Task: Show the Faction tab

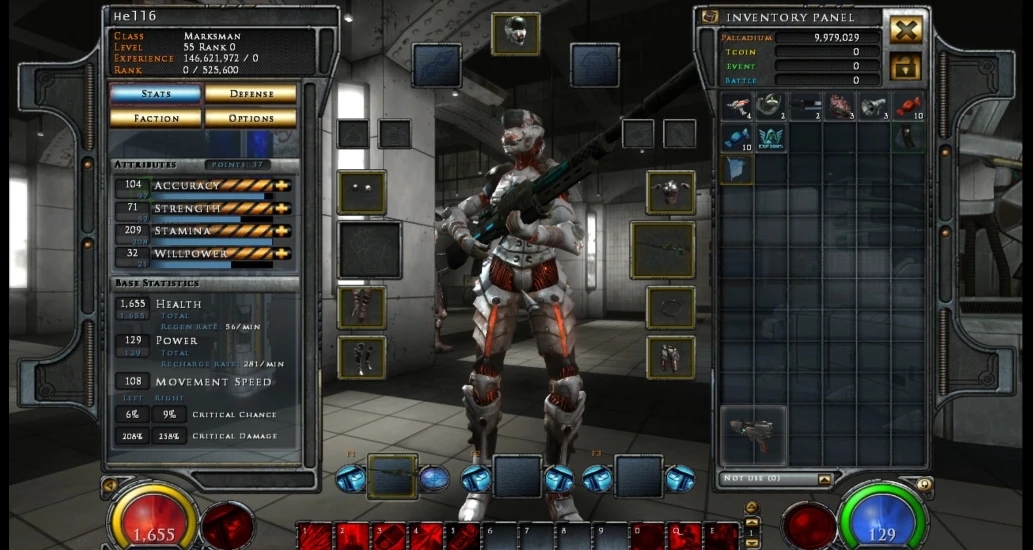Action: coord(155,118)
